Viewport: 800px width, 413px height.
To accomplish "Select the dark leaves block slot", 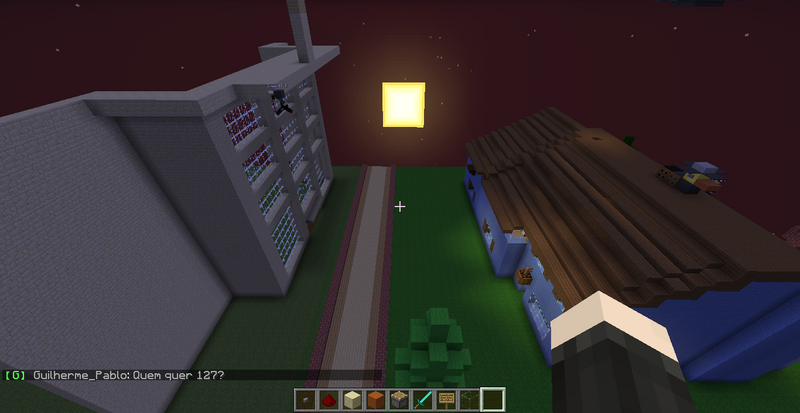I will click(x=468, y=400).
